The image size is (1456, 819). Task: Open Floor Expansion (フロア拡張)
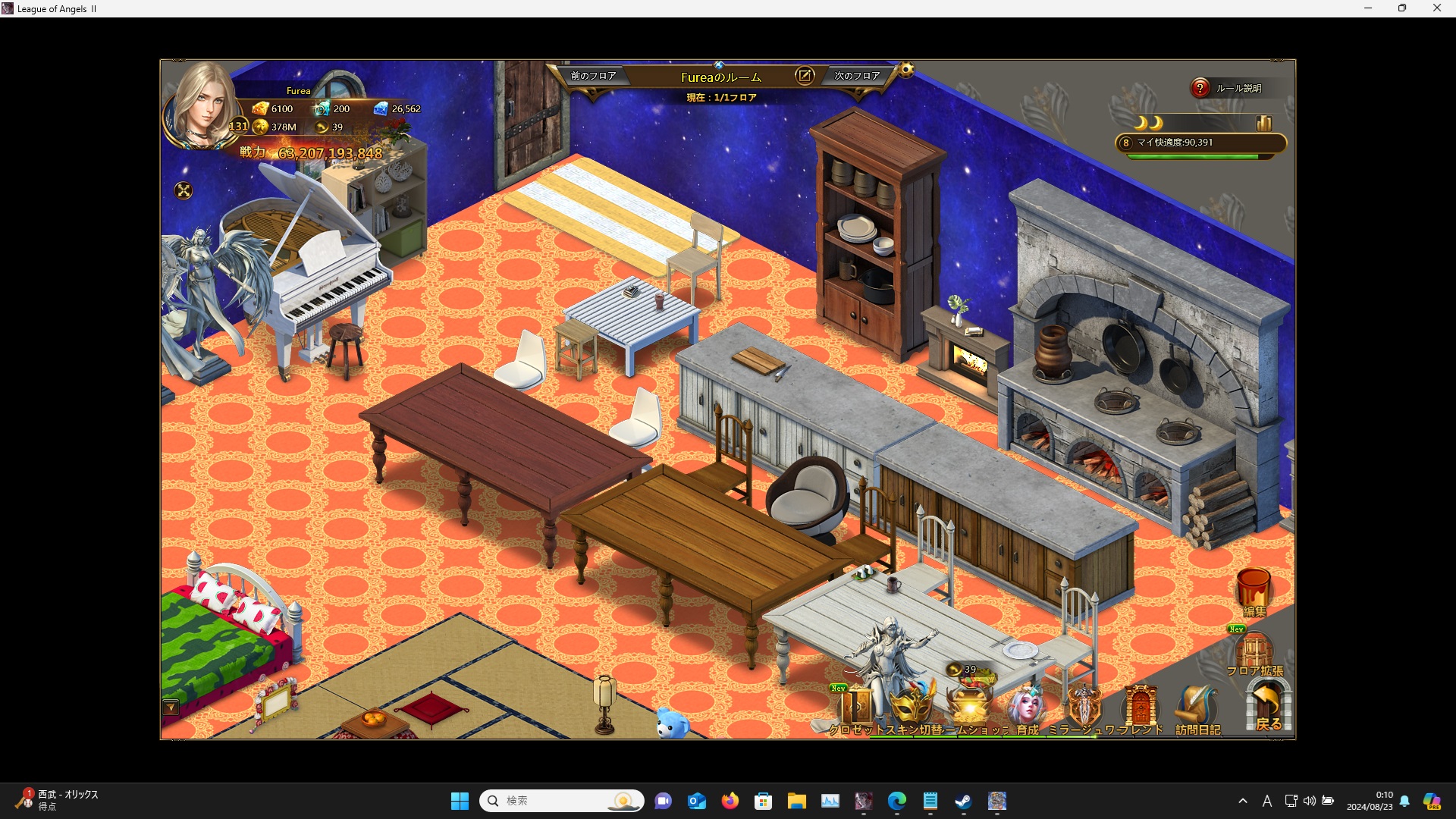1254,654
